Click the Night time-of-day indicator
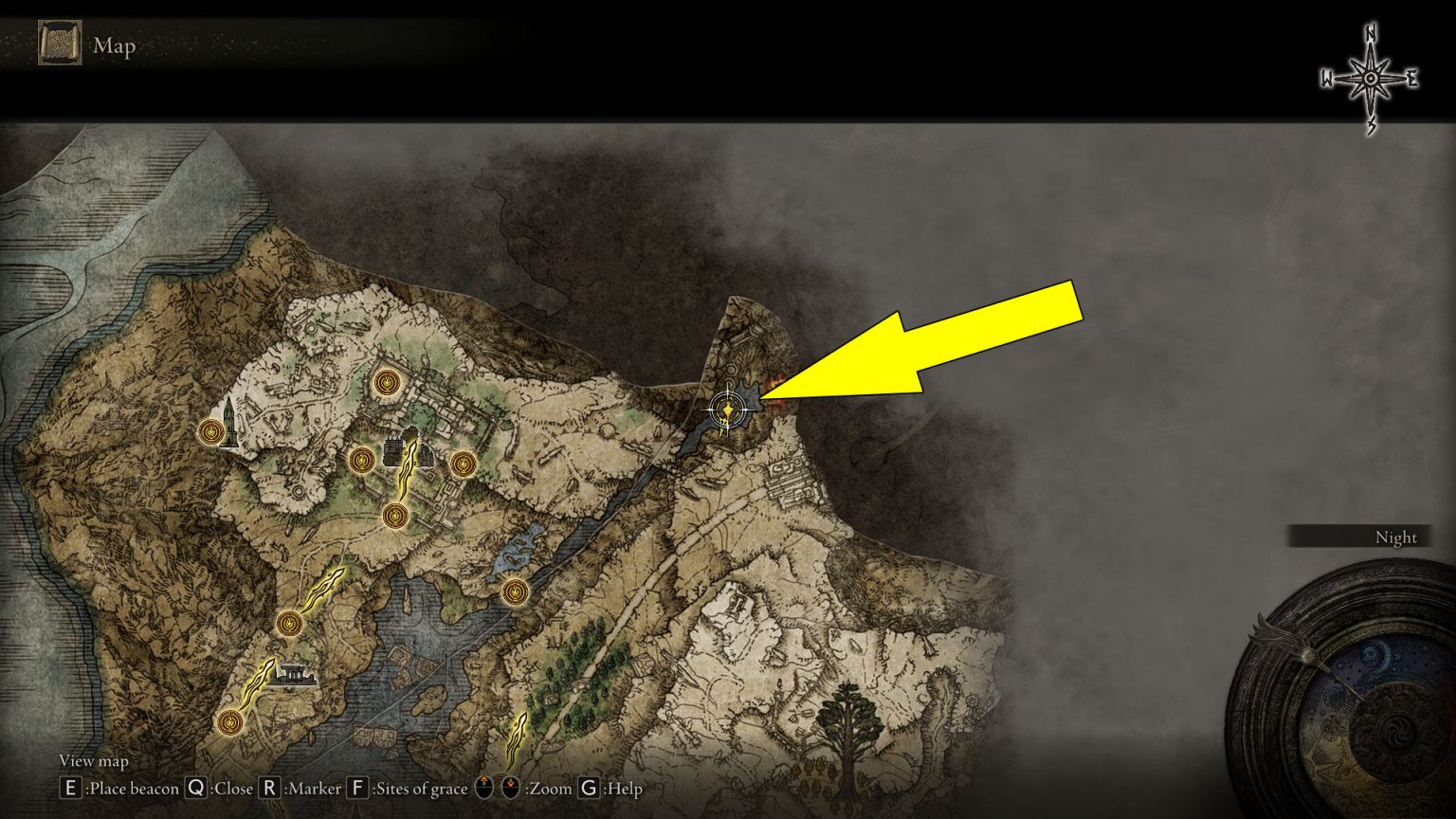The image size is (1456, 819). [1395, 537]
